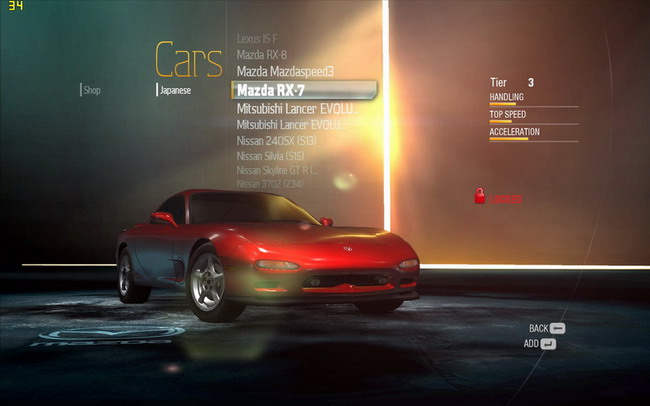Image resolution: width=650 pixels, height=406 pixels.
Task: Click the highlighted Mazda RX-7 entry
Action: pyautogui.click(x=269, y=89)
